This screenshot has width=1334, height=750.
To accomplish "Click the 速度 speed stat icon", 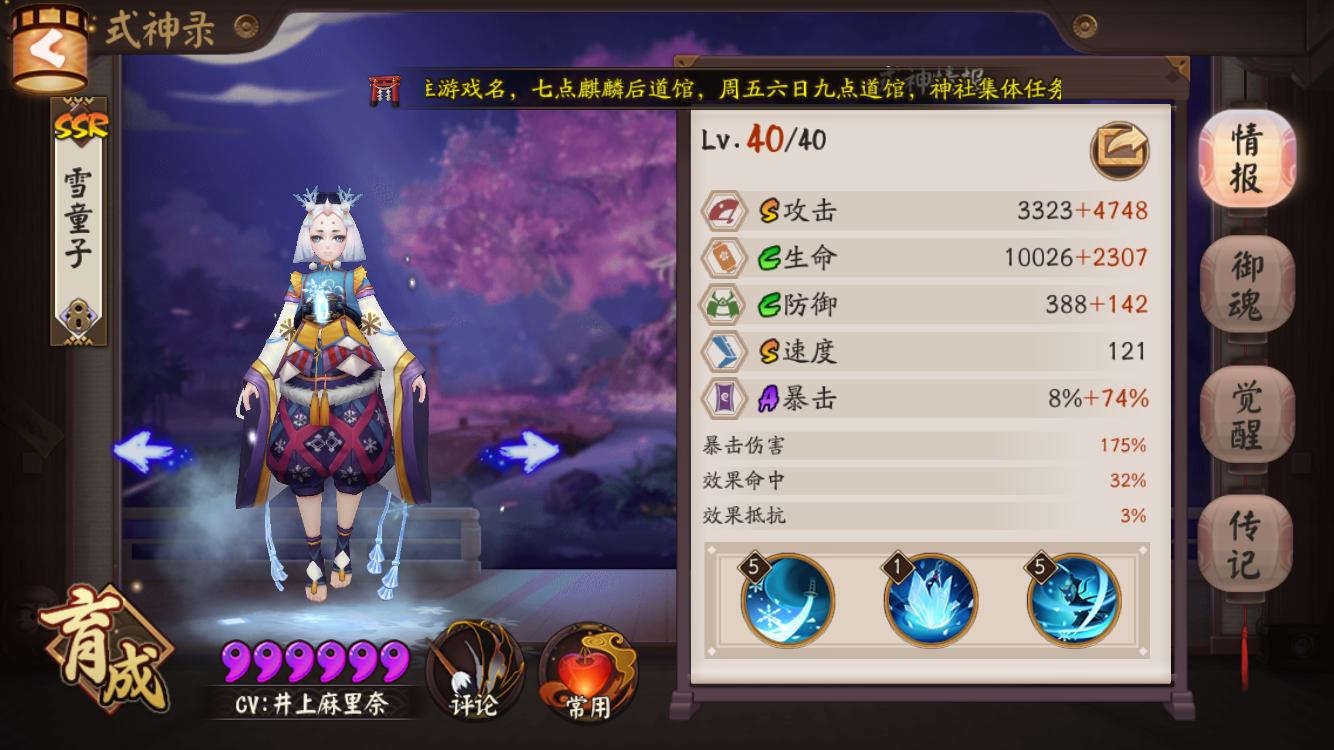I will pyautogui.click(x=727, y=351).
